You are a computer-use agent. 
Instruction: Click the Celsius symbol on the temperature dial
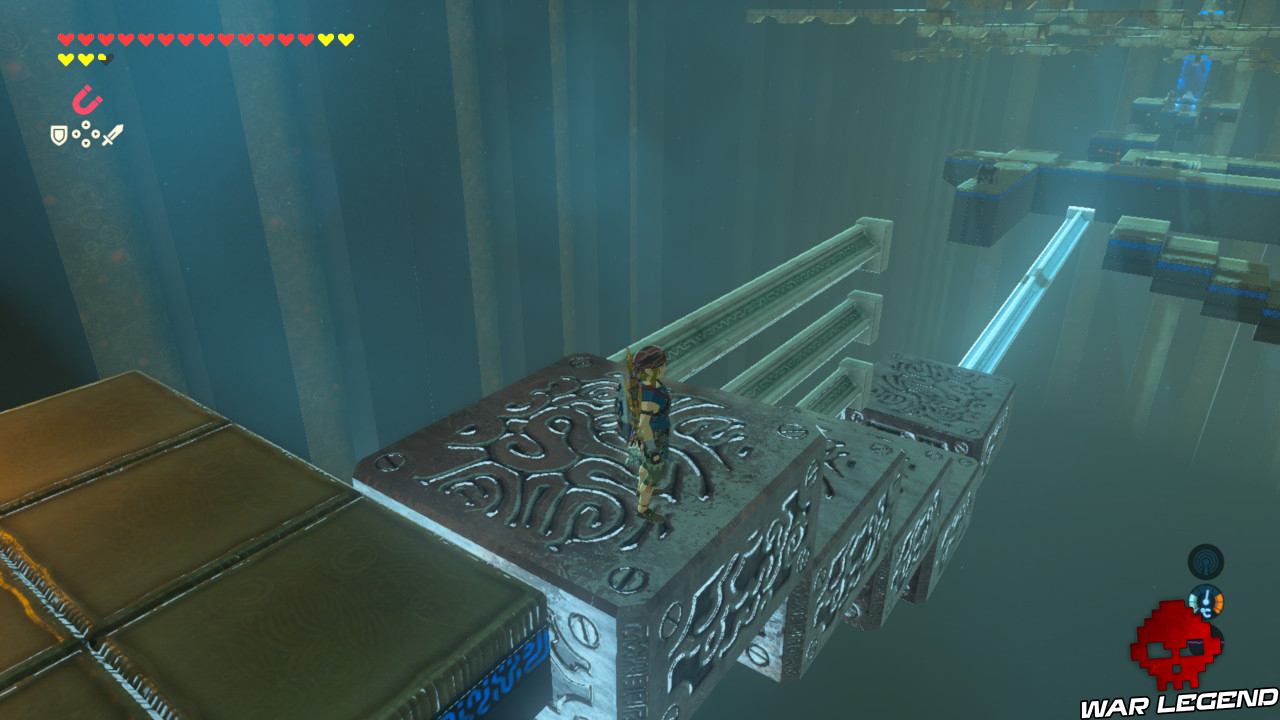1207,611
